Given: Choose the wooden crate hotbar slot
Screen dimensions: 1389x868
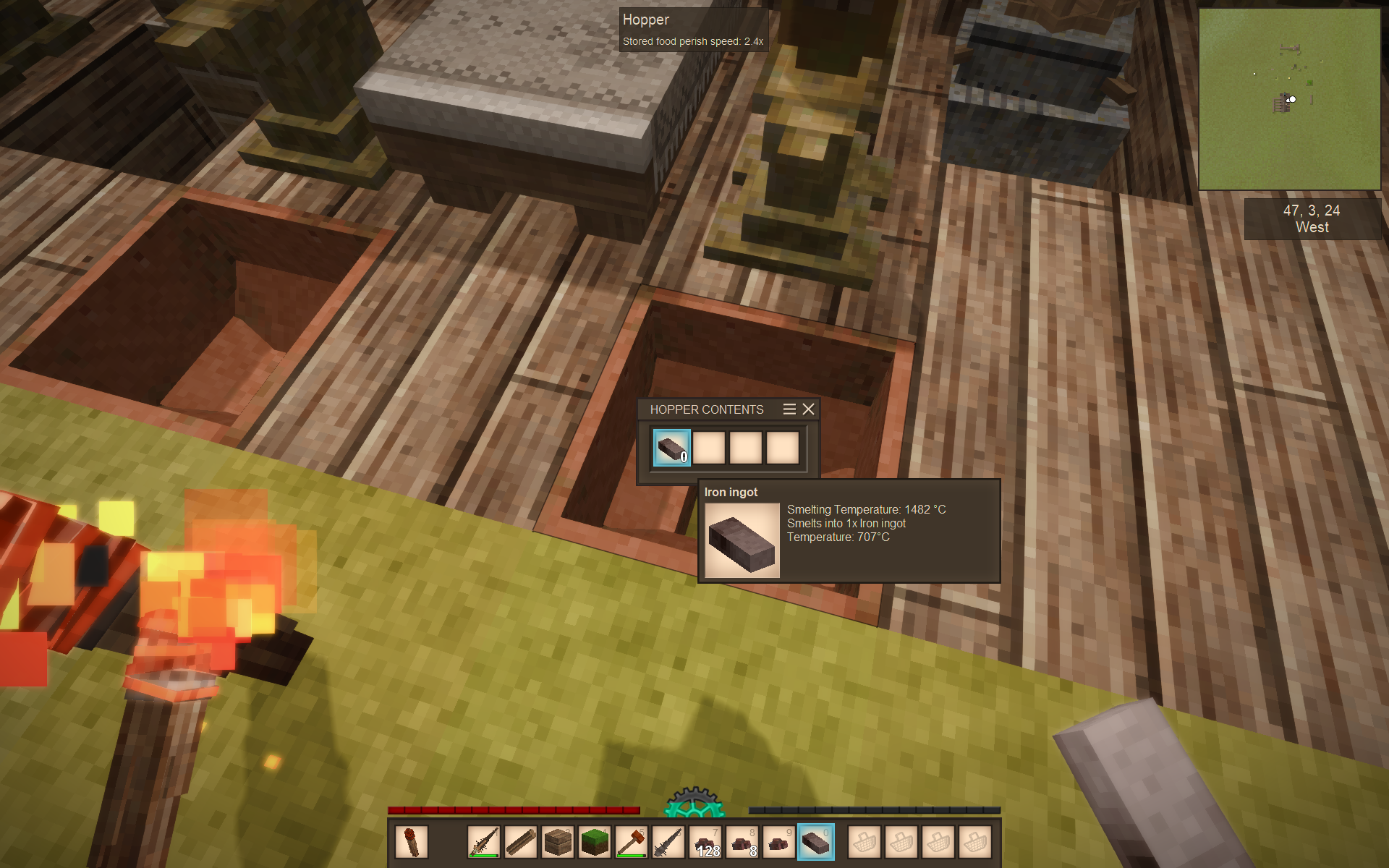Looking at the screenshot, I should [558, 842].
